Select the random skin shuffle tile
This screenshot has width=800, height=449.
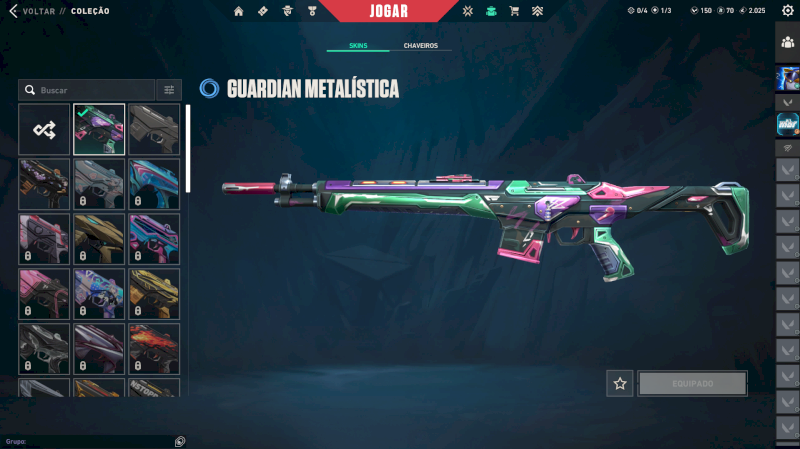coord(44,129)
